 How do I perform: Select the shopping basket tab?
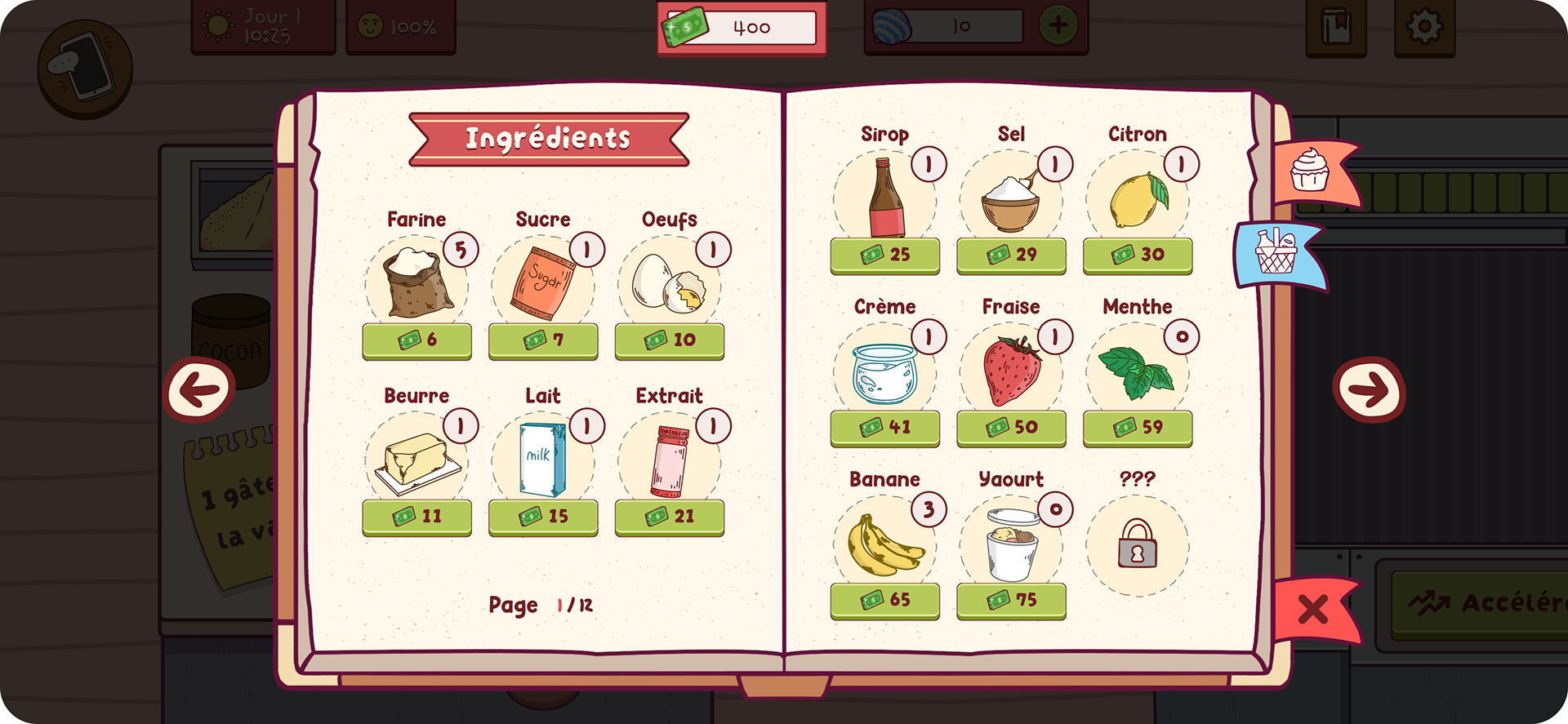pos(1276,253)
